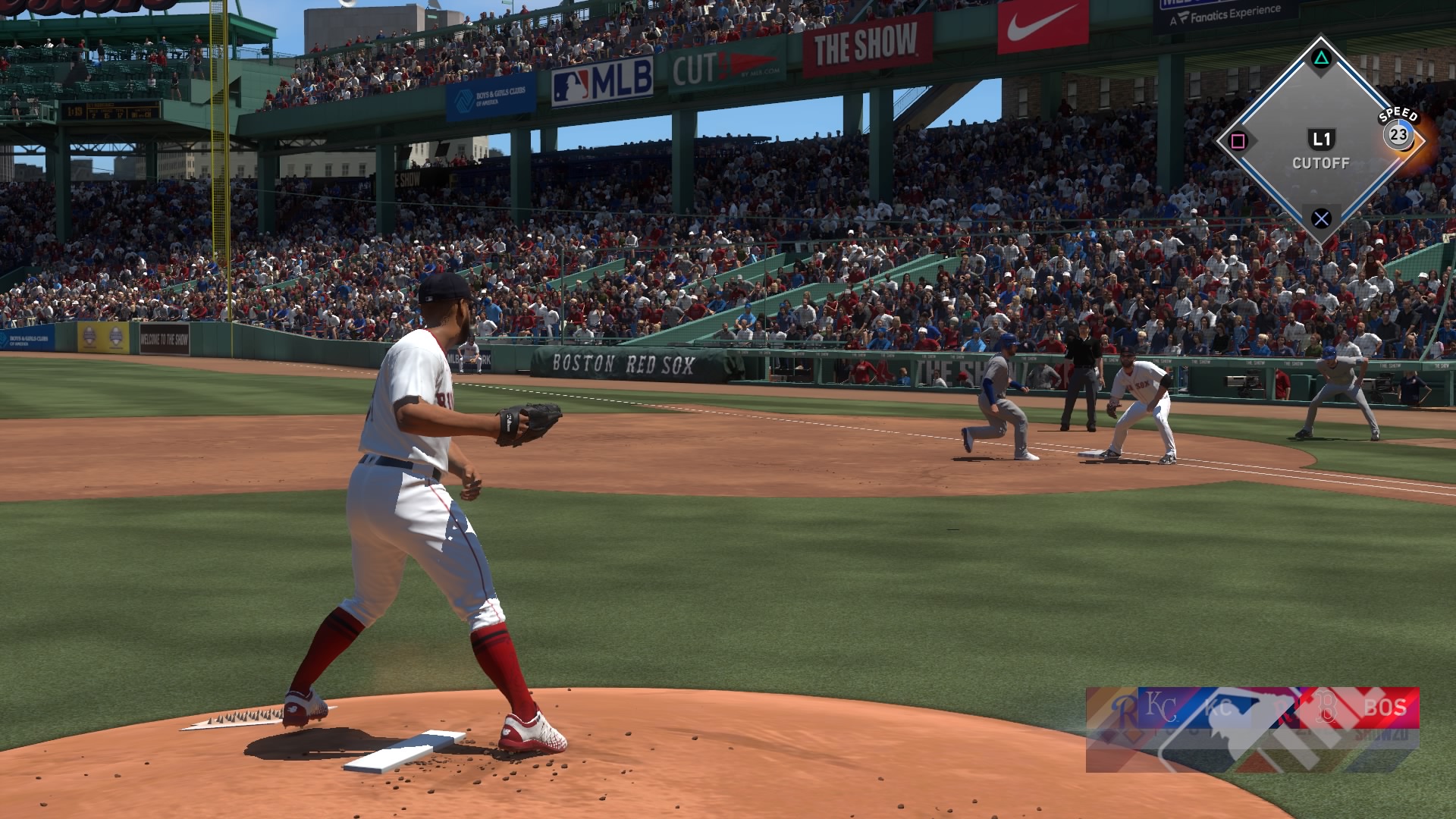Click the base diamond throw-target HUD
This screenshot has width=1456, height=819.
click(1320, 142)
